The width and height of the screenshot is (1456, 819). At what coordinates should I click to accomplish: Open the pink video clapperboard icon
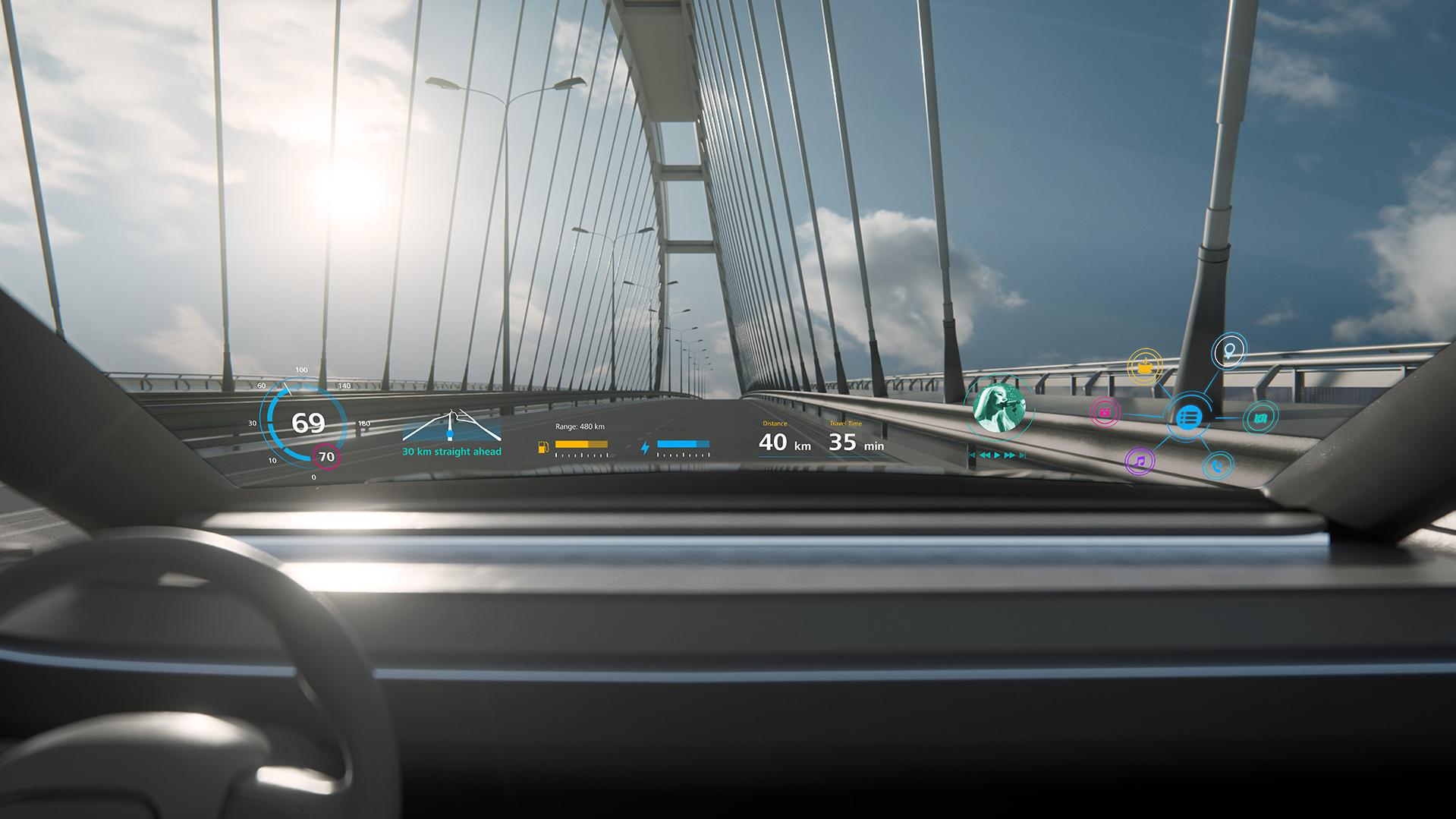click(x=1105, y=412)
